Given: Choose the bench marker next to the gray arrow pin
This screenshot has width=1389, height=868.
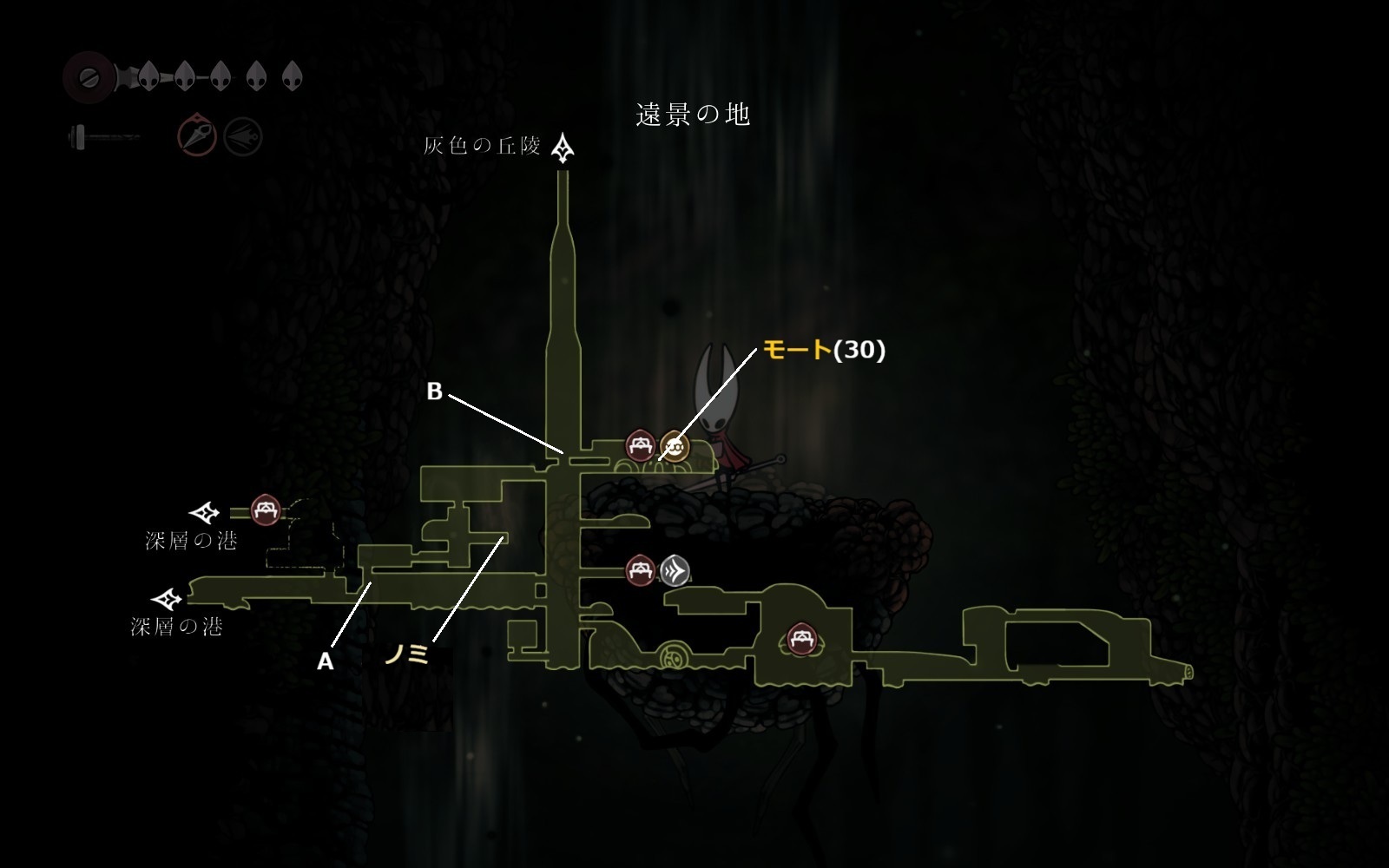Looking at the screenshot, I should click(x=641, y=570).
